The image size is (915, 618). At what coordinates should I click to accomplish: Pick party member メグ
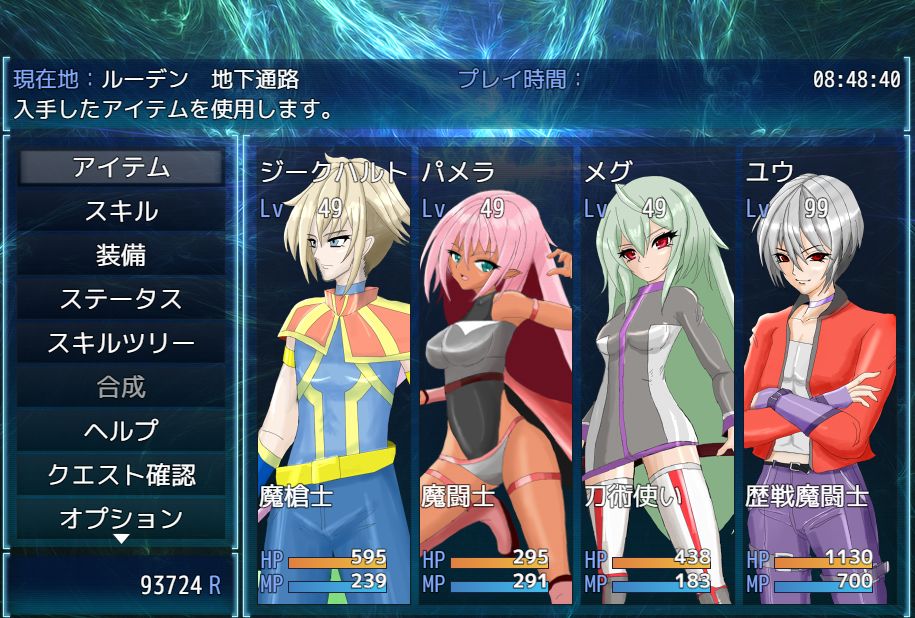pos(658,380)
